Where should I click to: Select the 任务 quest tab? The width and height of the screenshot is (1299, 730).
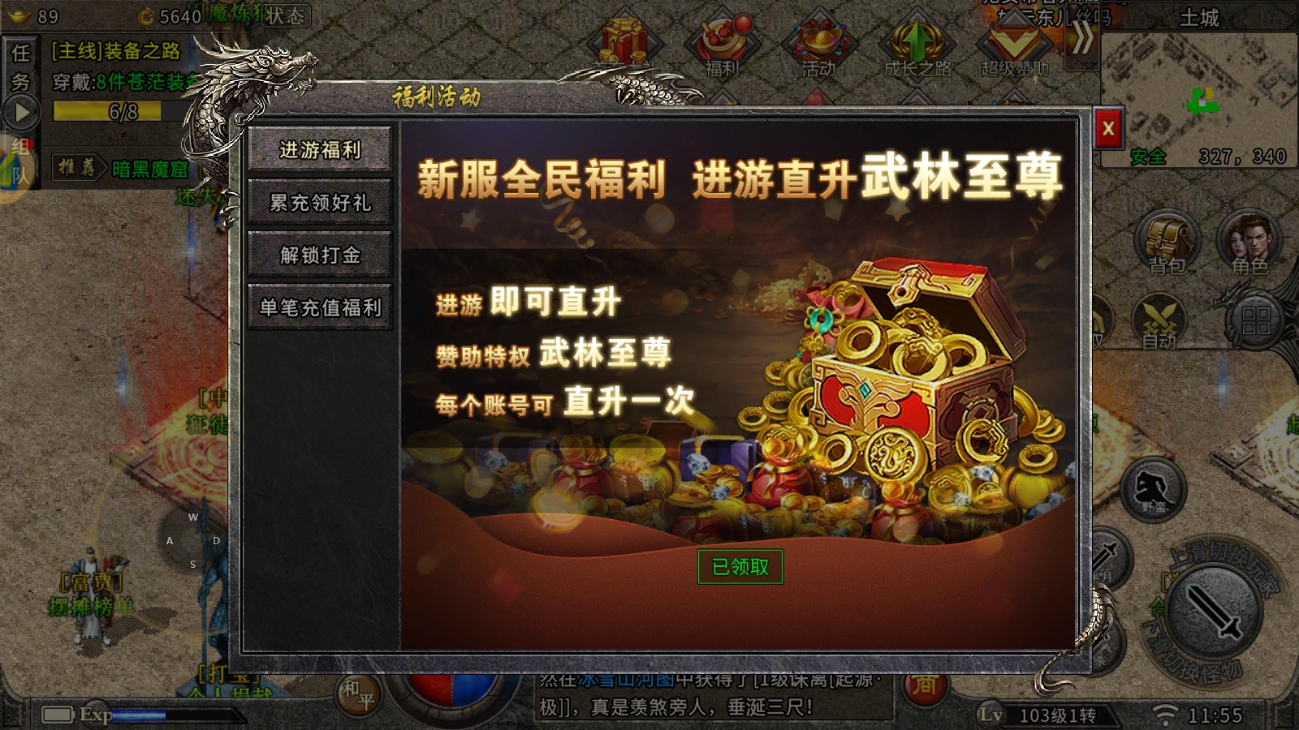click(x=20, y=66)
